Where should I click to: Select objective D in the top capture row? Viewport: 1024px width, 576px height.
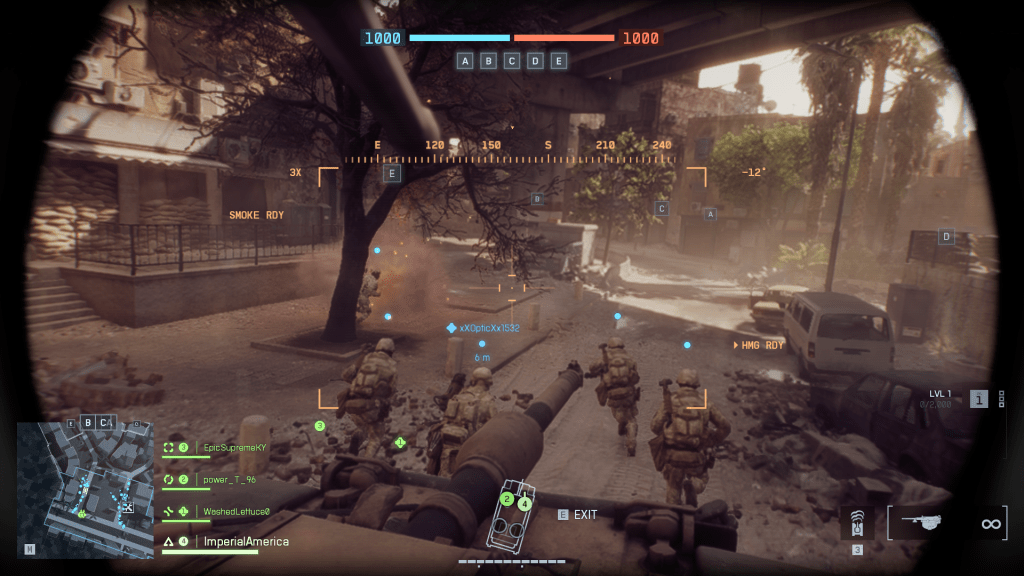[536, 61]
